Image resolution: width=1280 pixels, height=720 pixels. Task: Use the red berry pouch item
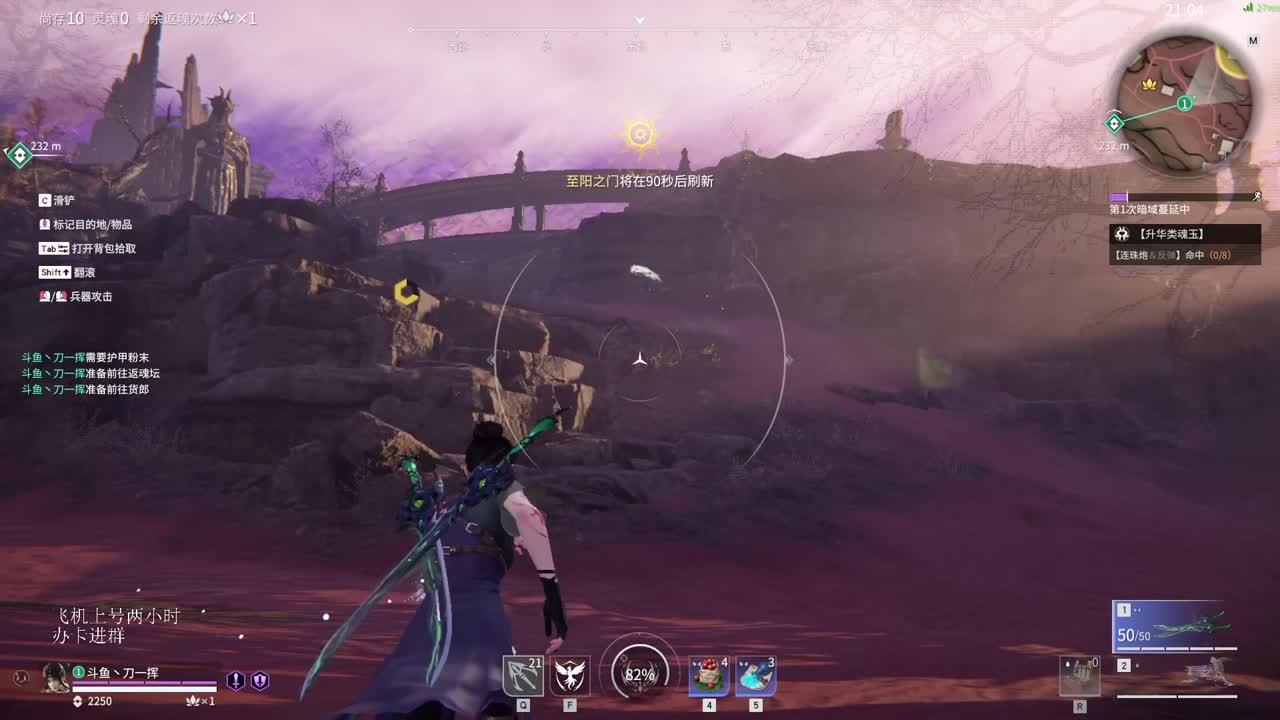coord(709,676)
